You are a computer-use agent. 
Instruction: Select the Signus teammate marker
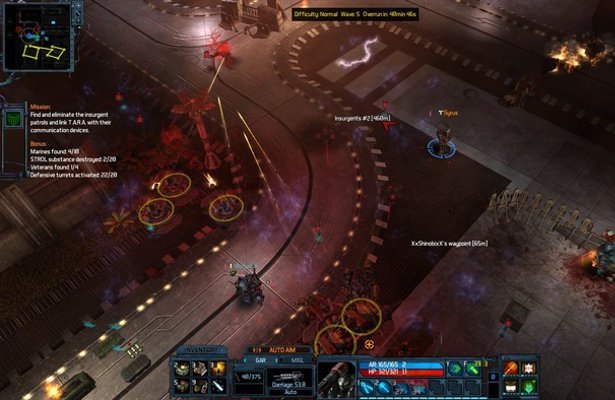[438, 146]
